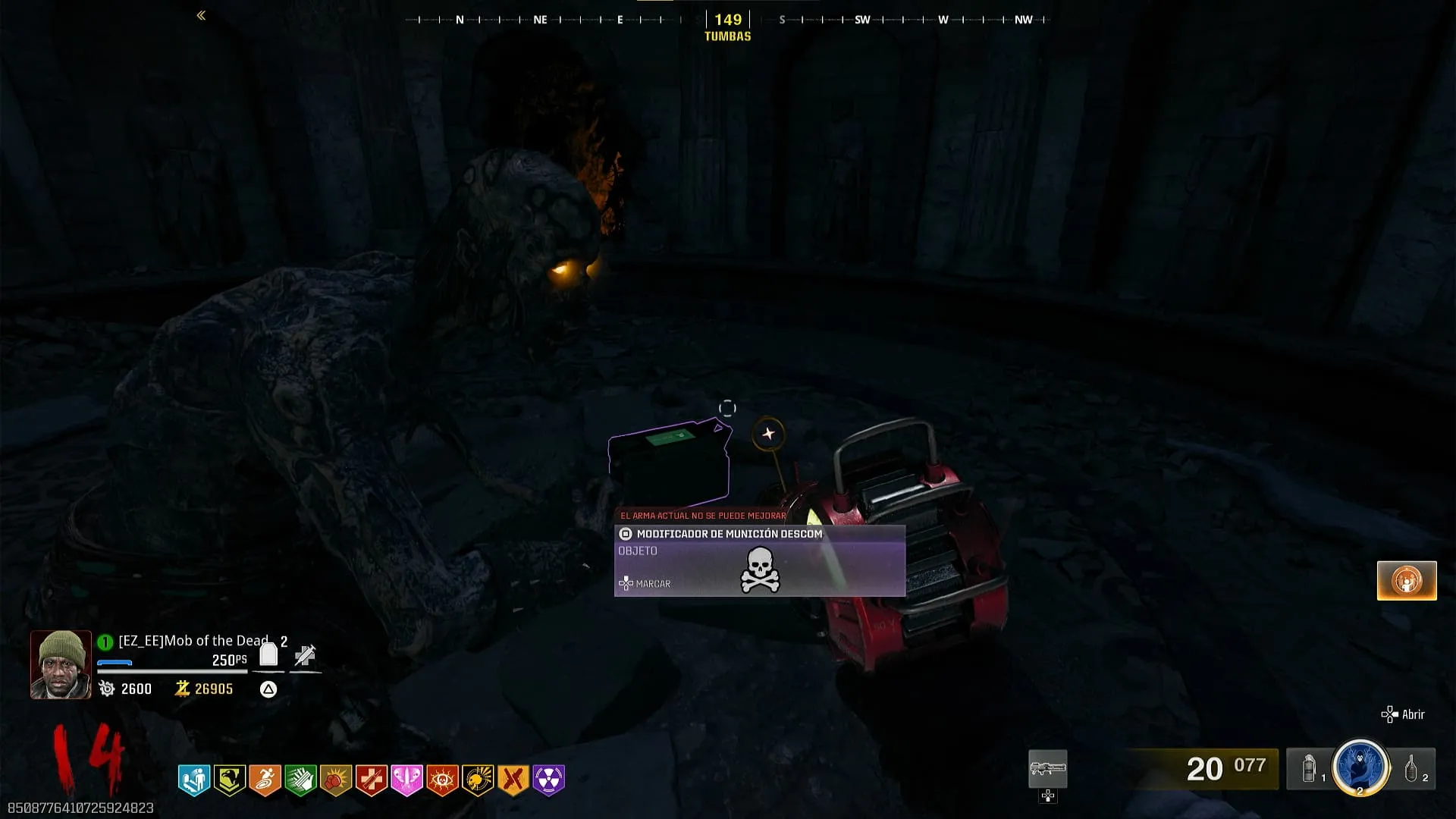The width and height of the screenshot is (1456, 819).
Task: Click the orange scorestreak icon
Action: 1407,581
